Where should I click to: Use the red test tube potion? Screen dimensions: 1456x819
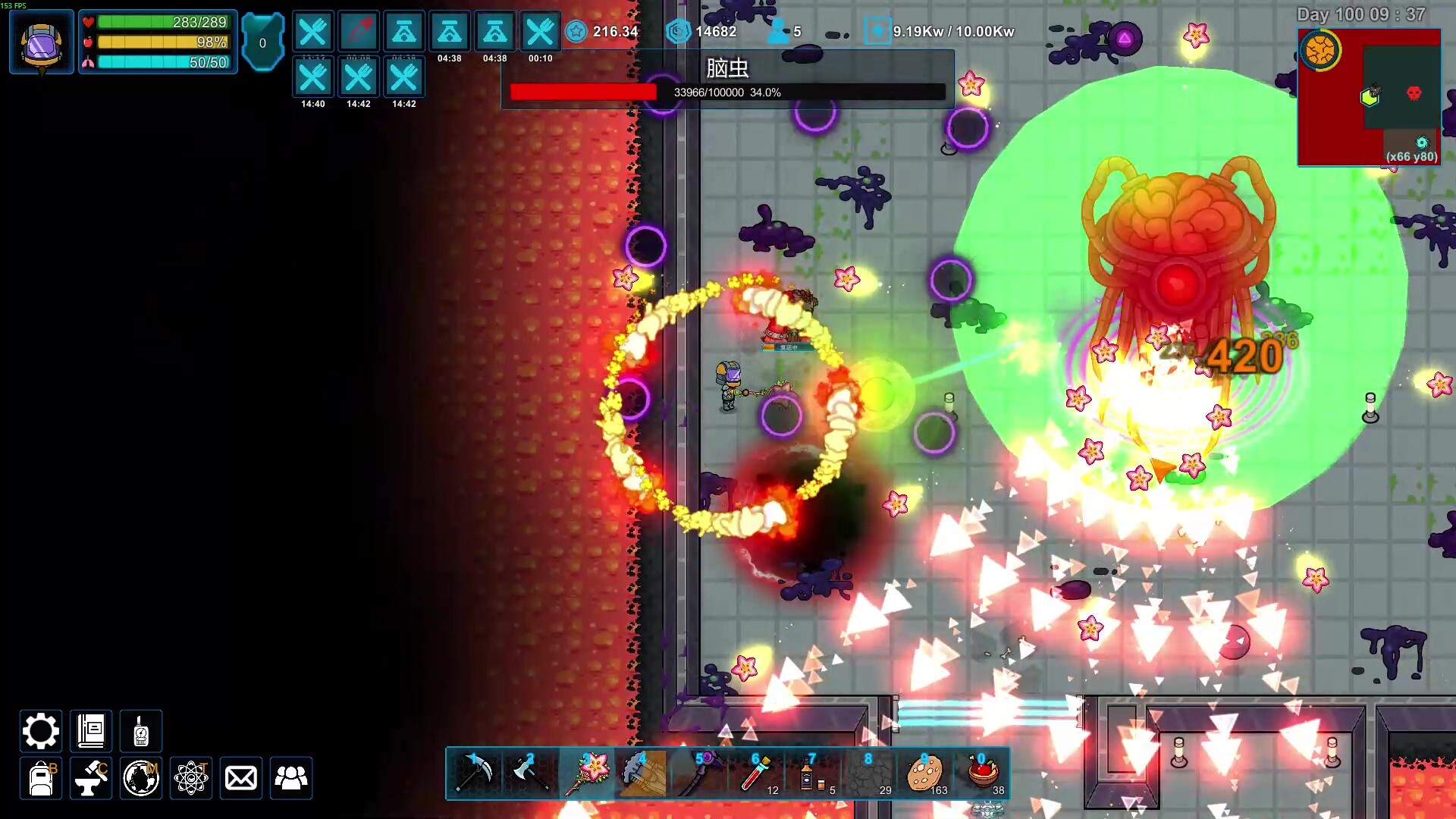(756, 773)
